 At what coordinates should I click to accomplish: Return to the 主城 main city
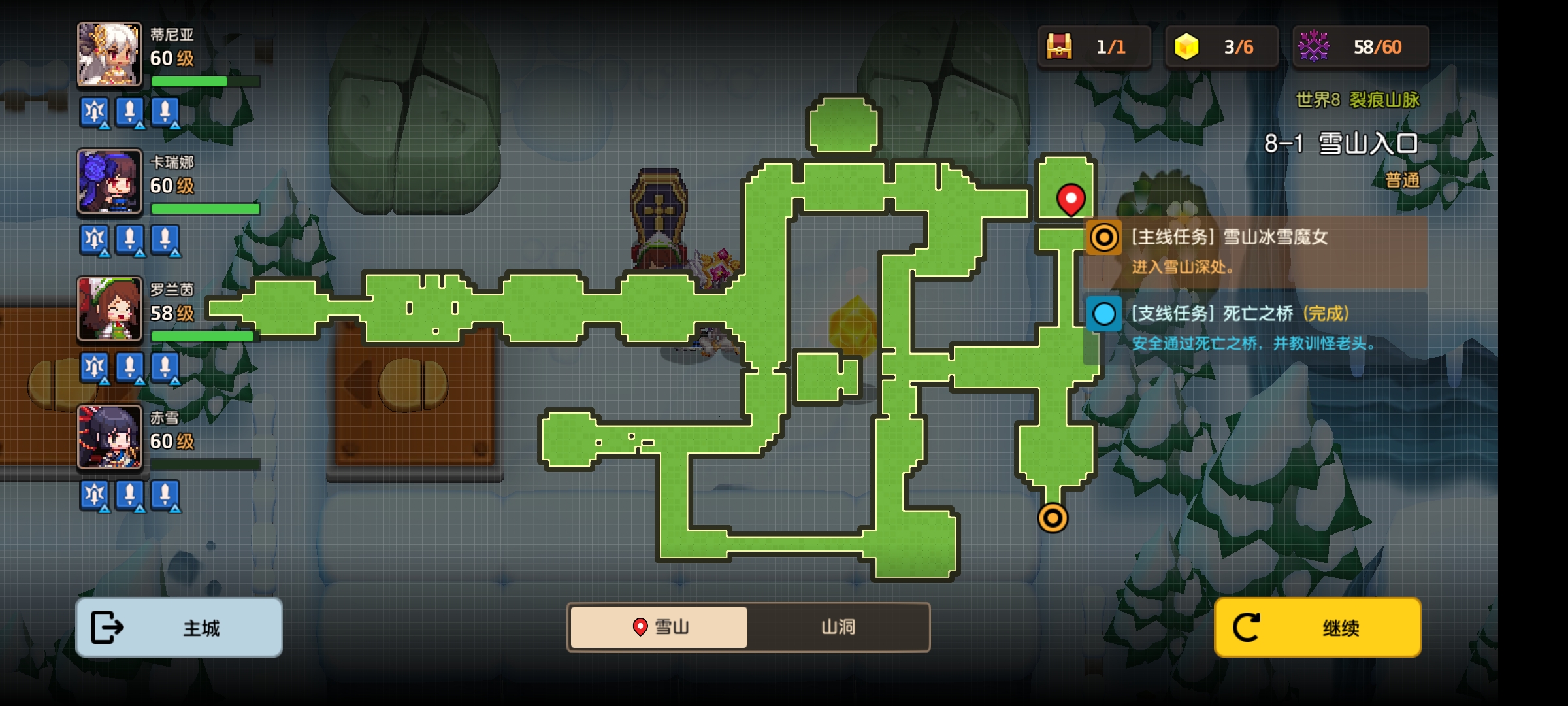click(179, 627)
